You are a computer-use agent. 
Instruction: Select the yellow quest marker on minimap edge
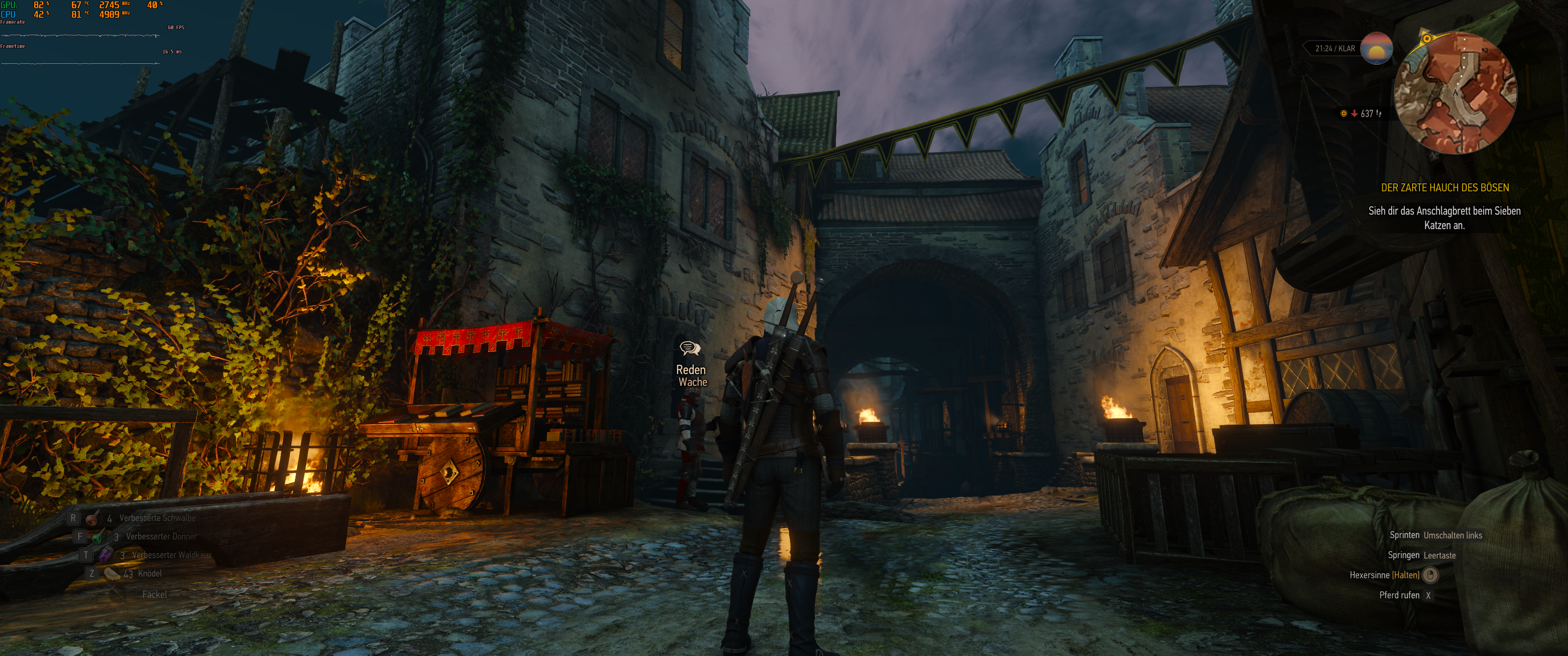click(x=1427, y=39)
